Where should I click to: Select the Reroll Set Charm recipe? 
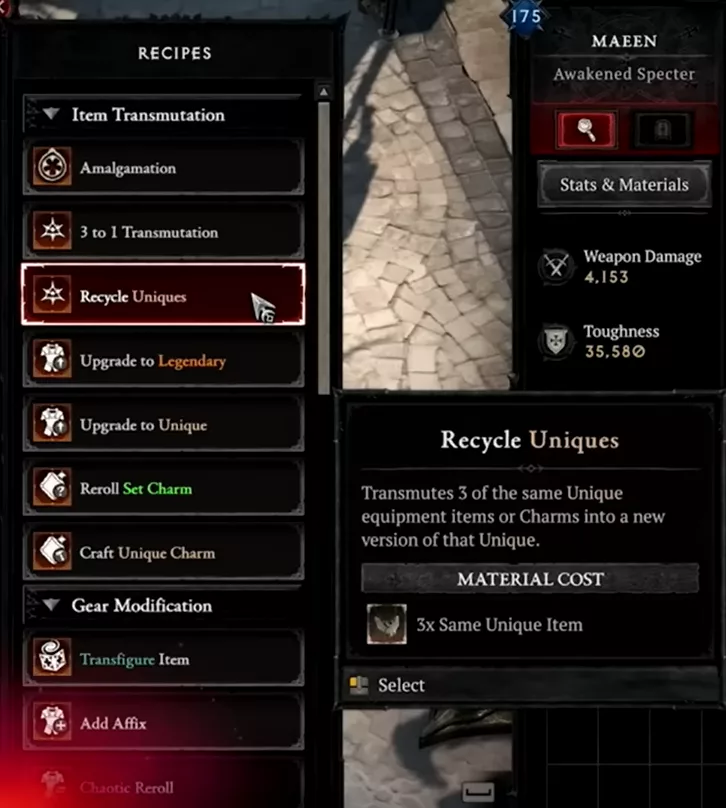coord(163,488)
